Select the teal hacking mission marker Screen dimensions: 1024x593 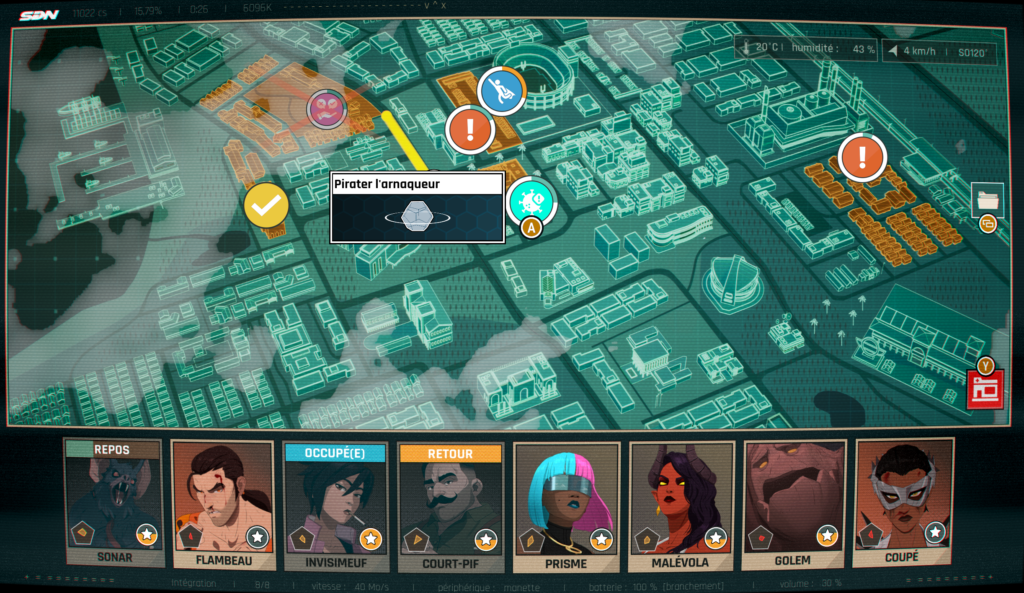click(x=530, y=201)
